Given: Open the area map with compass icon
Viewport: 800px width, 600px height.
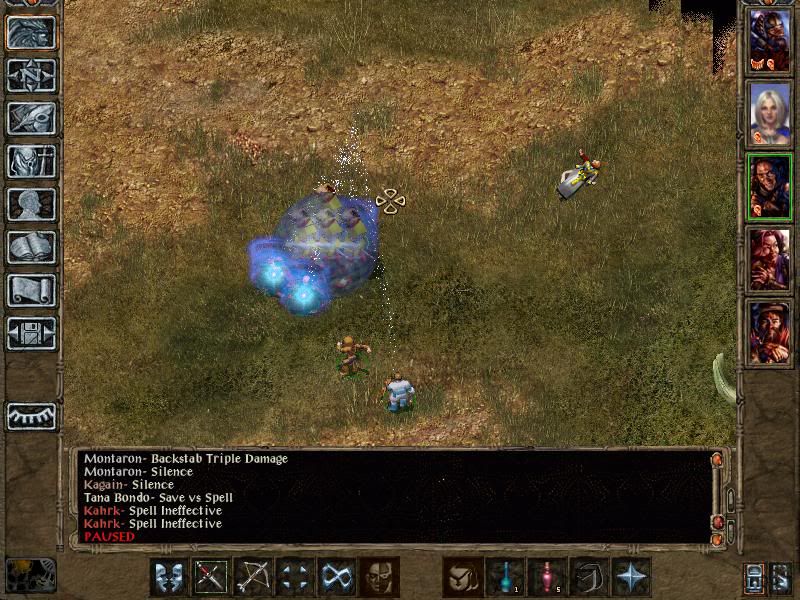Looking at the screenshot, I should coord(31,76).
